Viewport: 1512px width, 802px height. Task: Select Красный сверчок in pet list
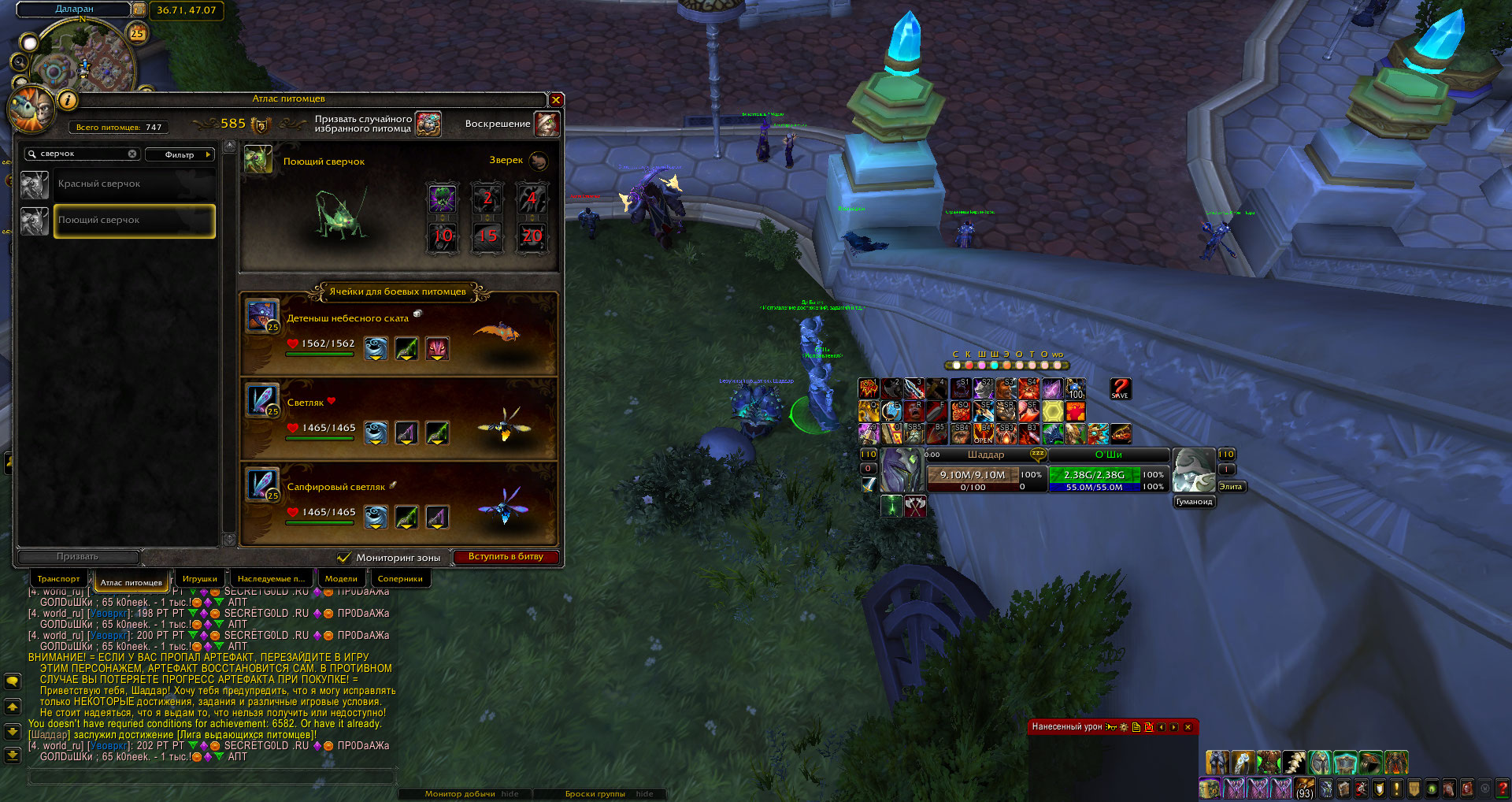click(134, 184)
